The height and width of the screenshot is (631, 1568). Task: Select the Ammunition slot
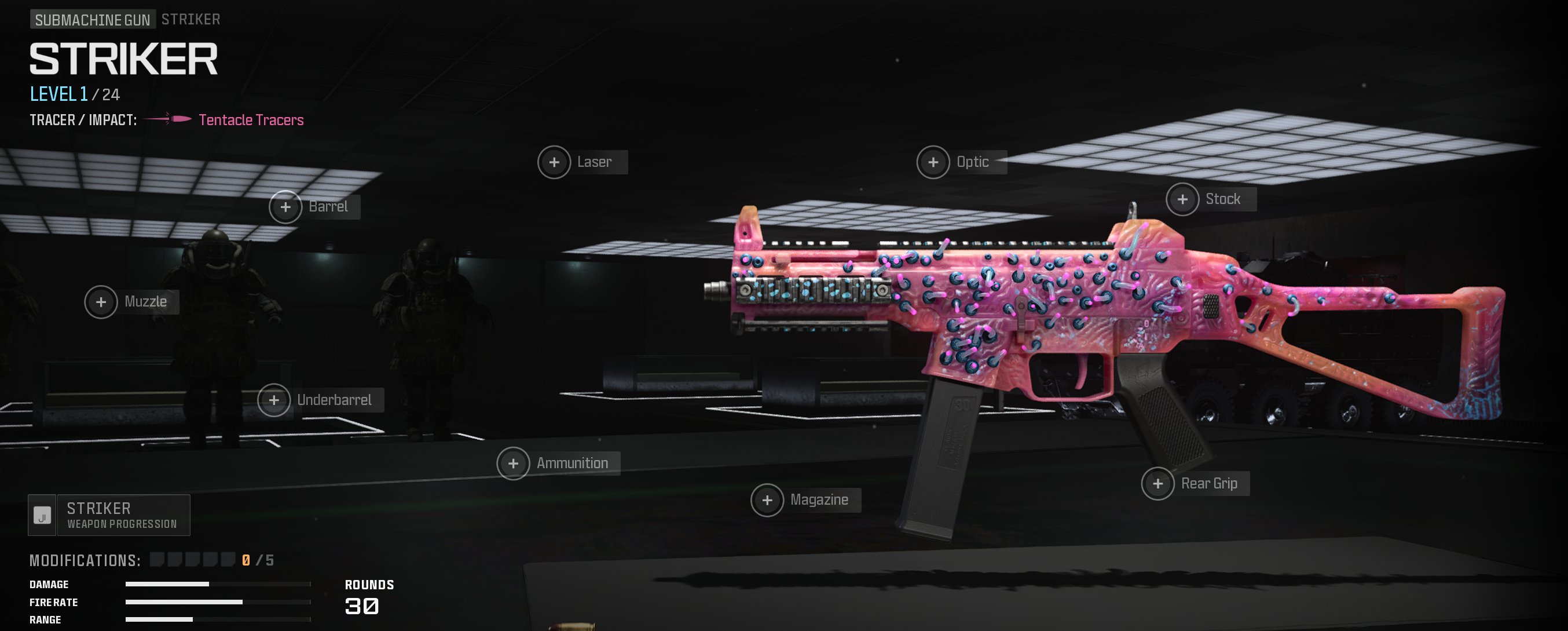[x=513, y=464]
